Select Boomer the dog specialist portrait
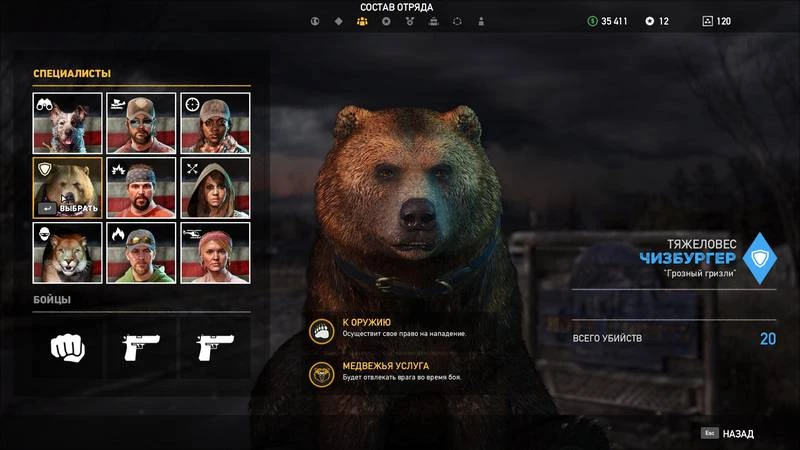Image resolution: width=800 pixels, height=450 pixels. (x=68, y=123)
